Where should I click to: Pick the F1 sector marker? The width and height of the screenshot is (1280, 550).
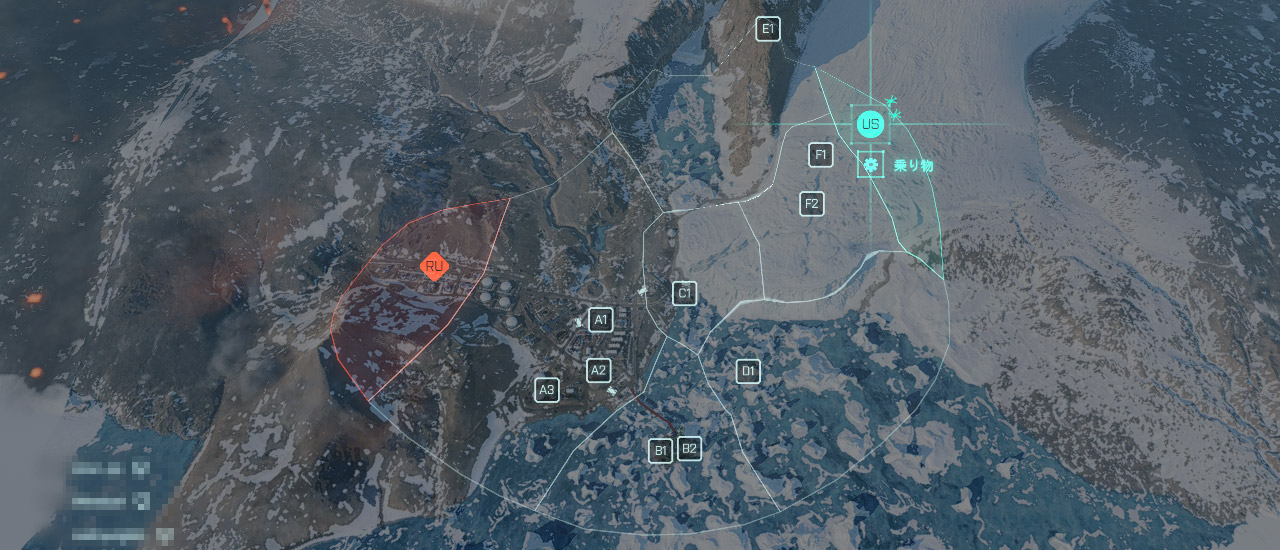click(x=821, y=155)
